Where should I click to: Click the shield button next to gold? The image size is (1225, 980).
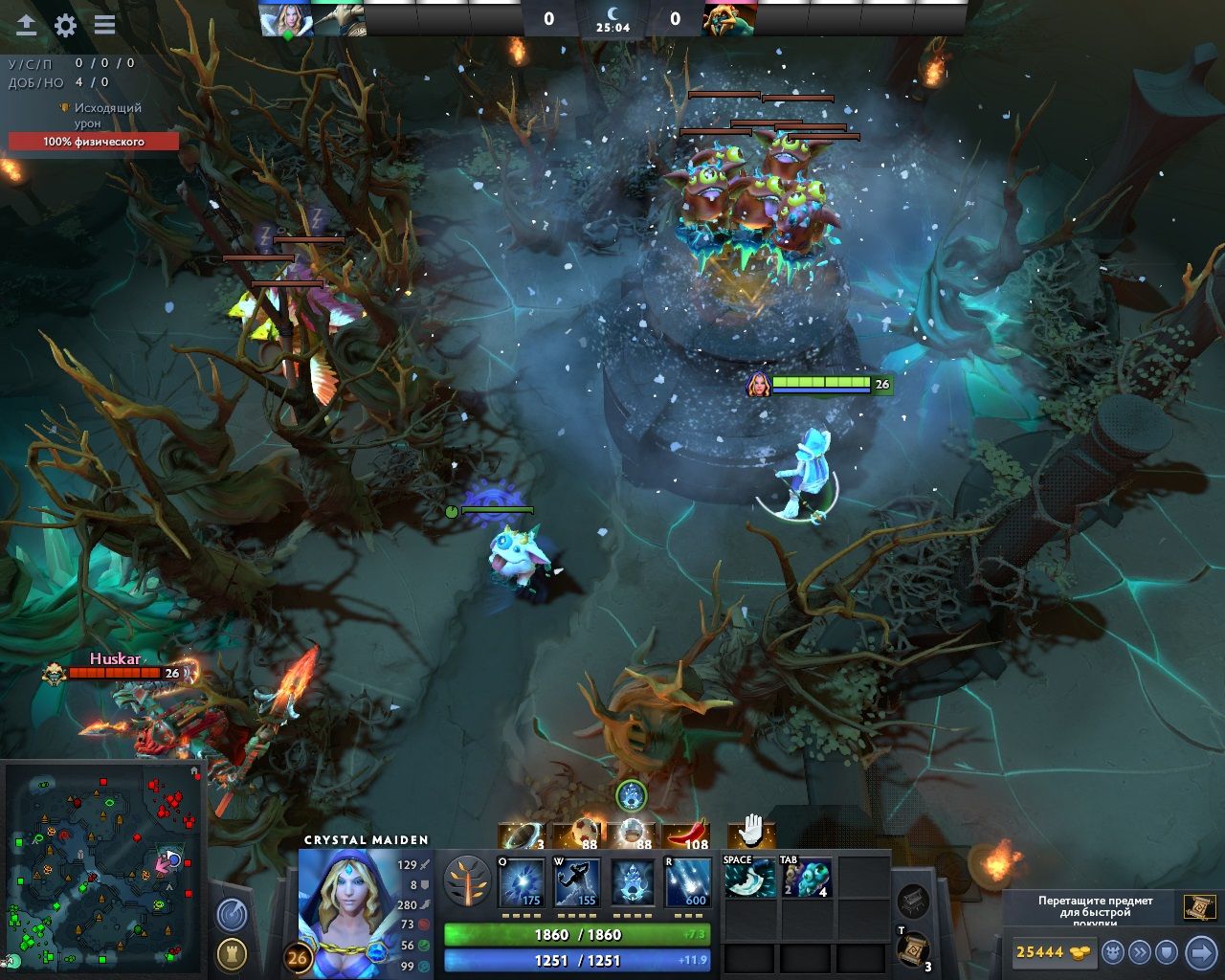1166,952
